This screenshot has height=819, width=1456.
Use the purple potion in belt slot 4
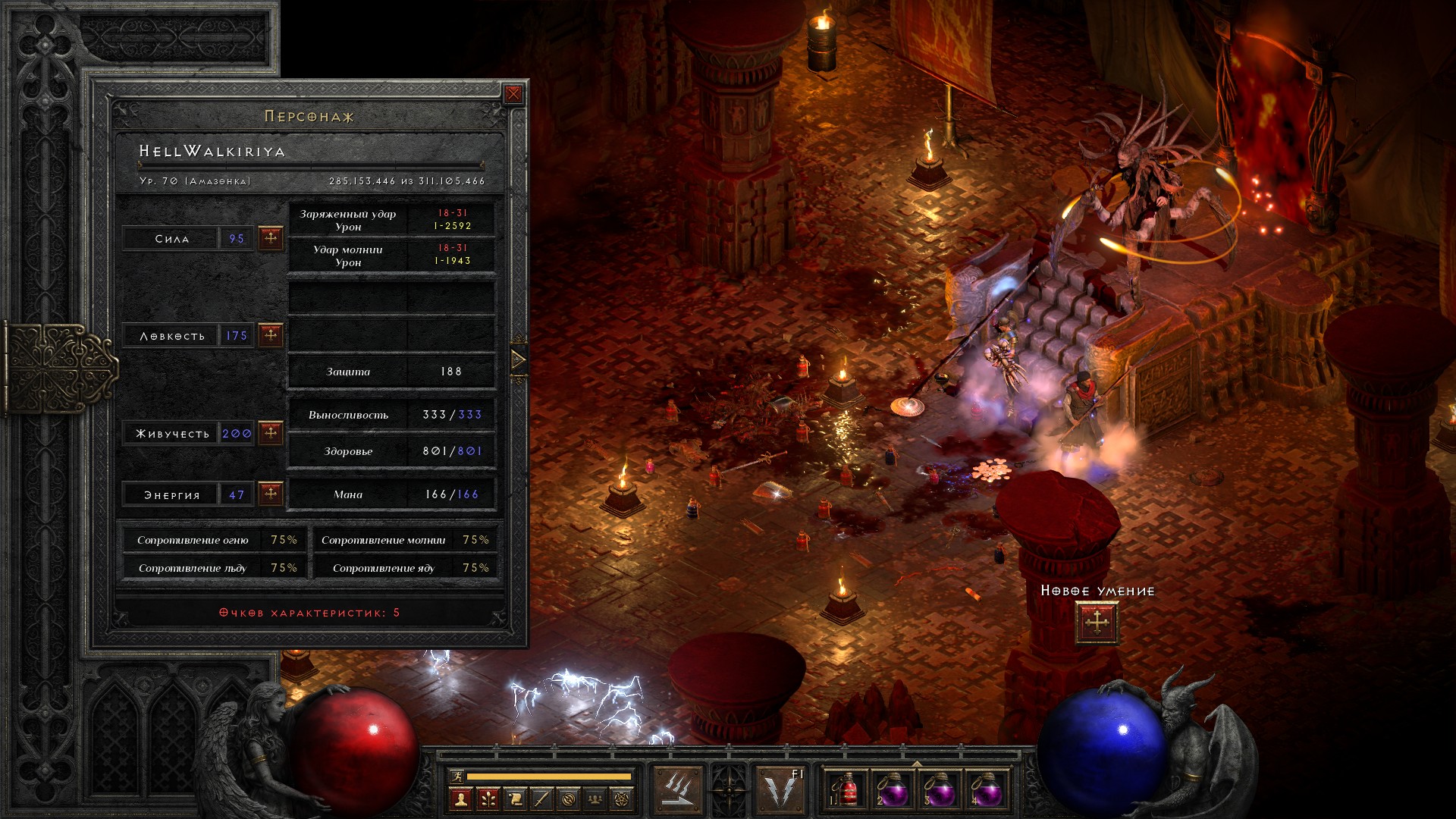coord(987,791)
